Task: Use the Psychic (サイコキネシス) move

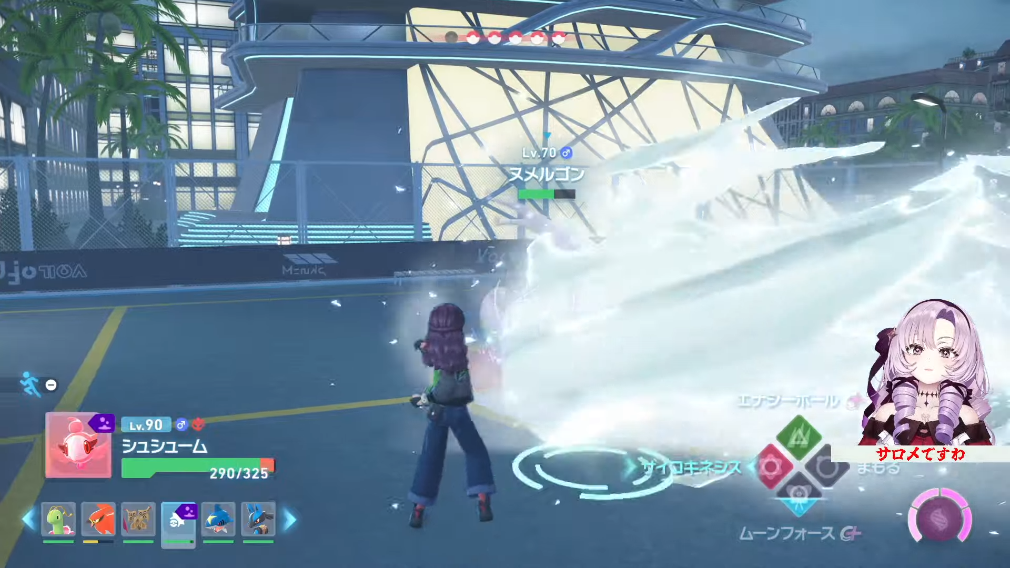Action: coord(772,466)
